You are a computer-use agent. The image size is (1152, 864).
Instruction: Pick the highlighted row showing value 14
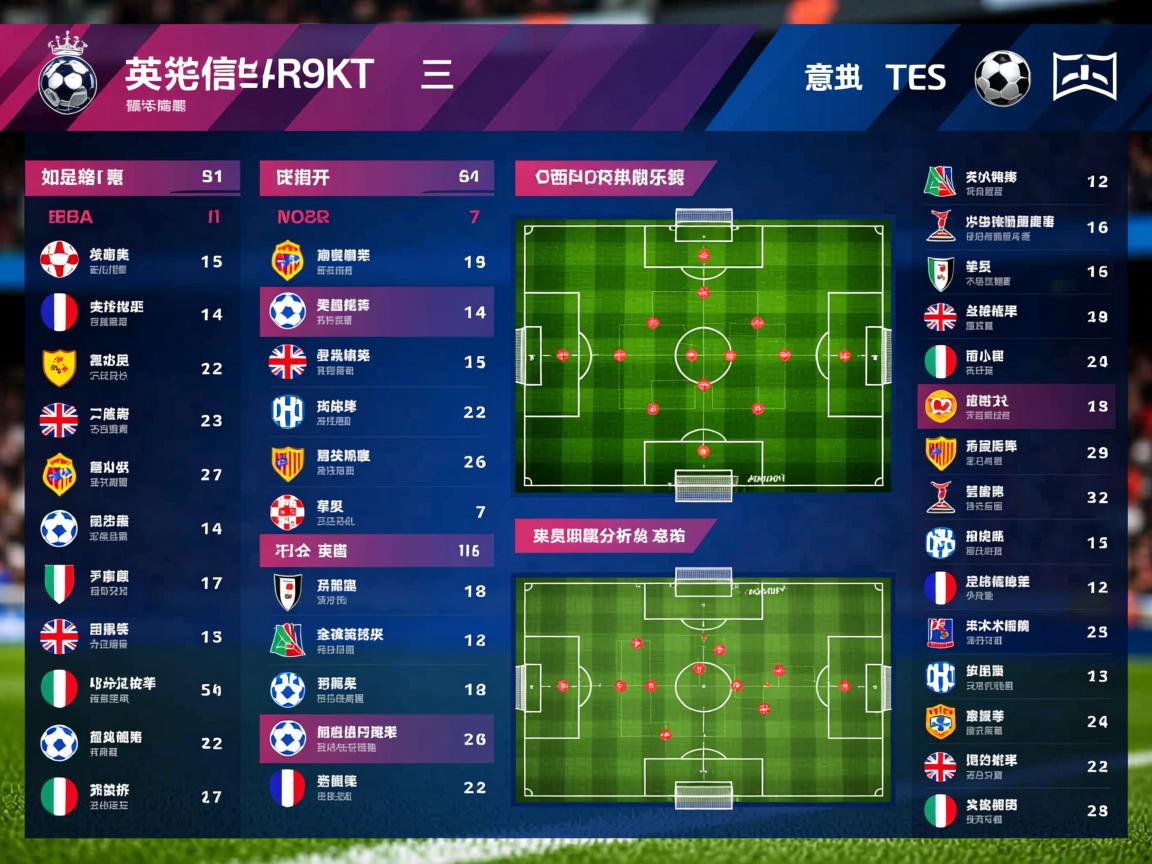(x=376, y=312)
